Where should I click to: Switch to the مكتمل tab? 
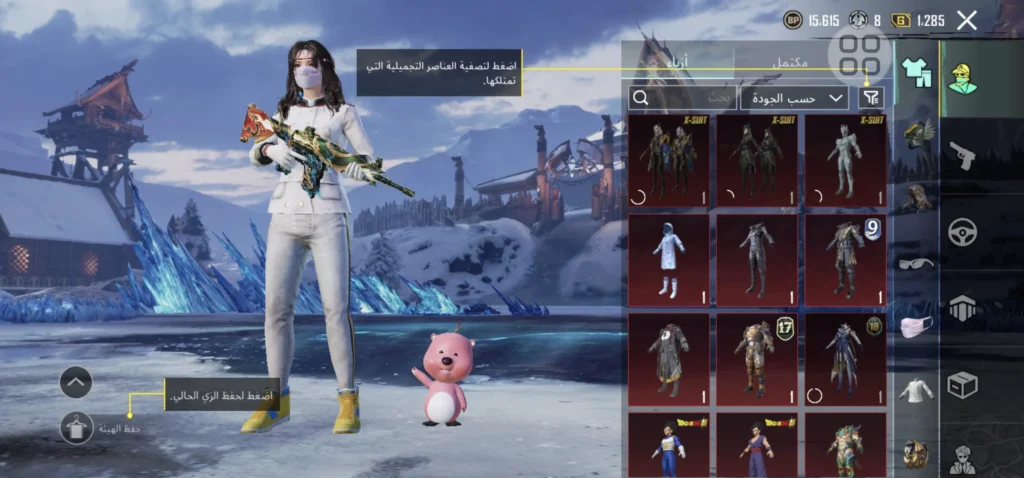[x=790, y=63]
